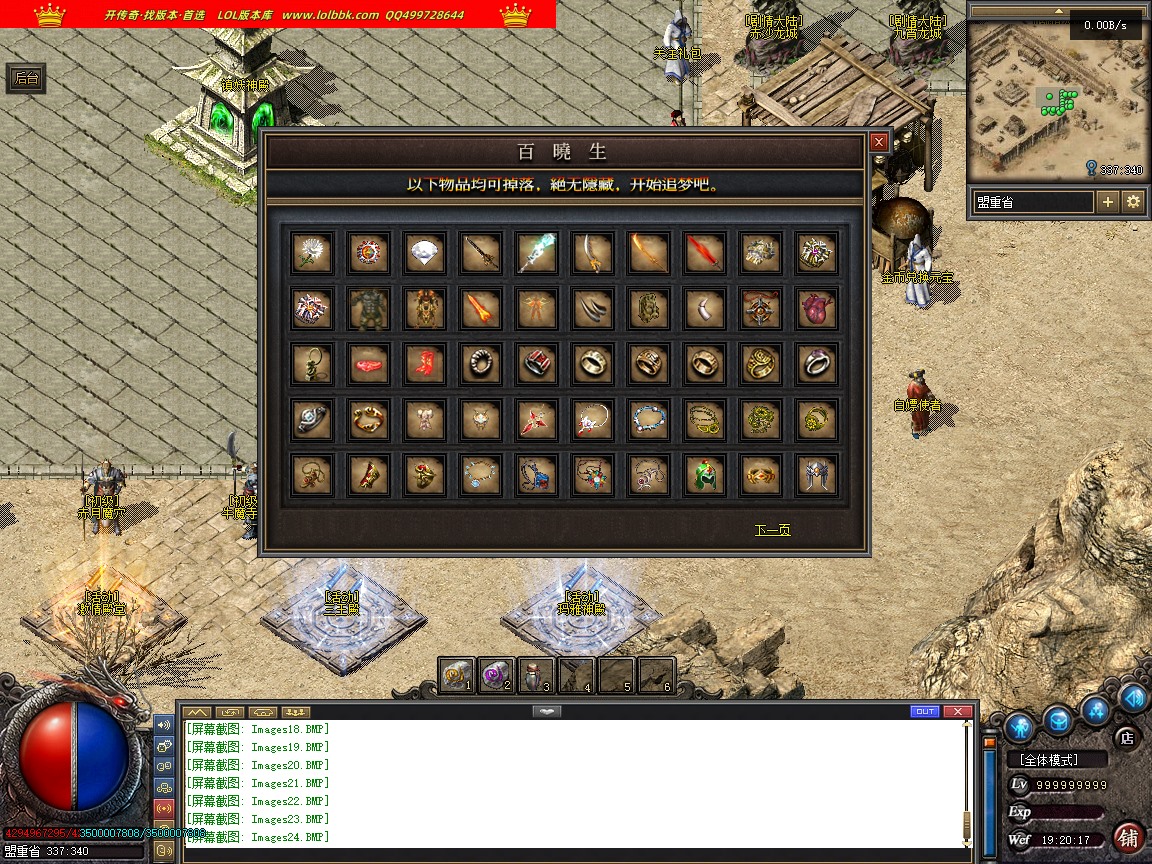Select the glowing cyan sword slot
1152x864 pixels.
tap(536, 253)
